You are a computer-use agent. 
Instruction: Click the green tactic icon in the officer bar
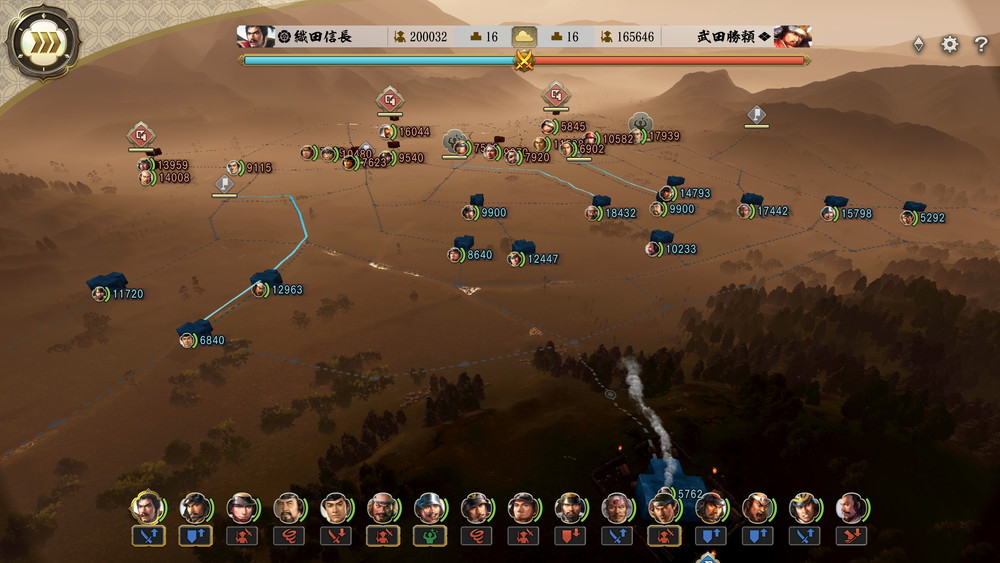click(430, 536)
